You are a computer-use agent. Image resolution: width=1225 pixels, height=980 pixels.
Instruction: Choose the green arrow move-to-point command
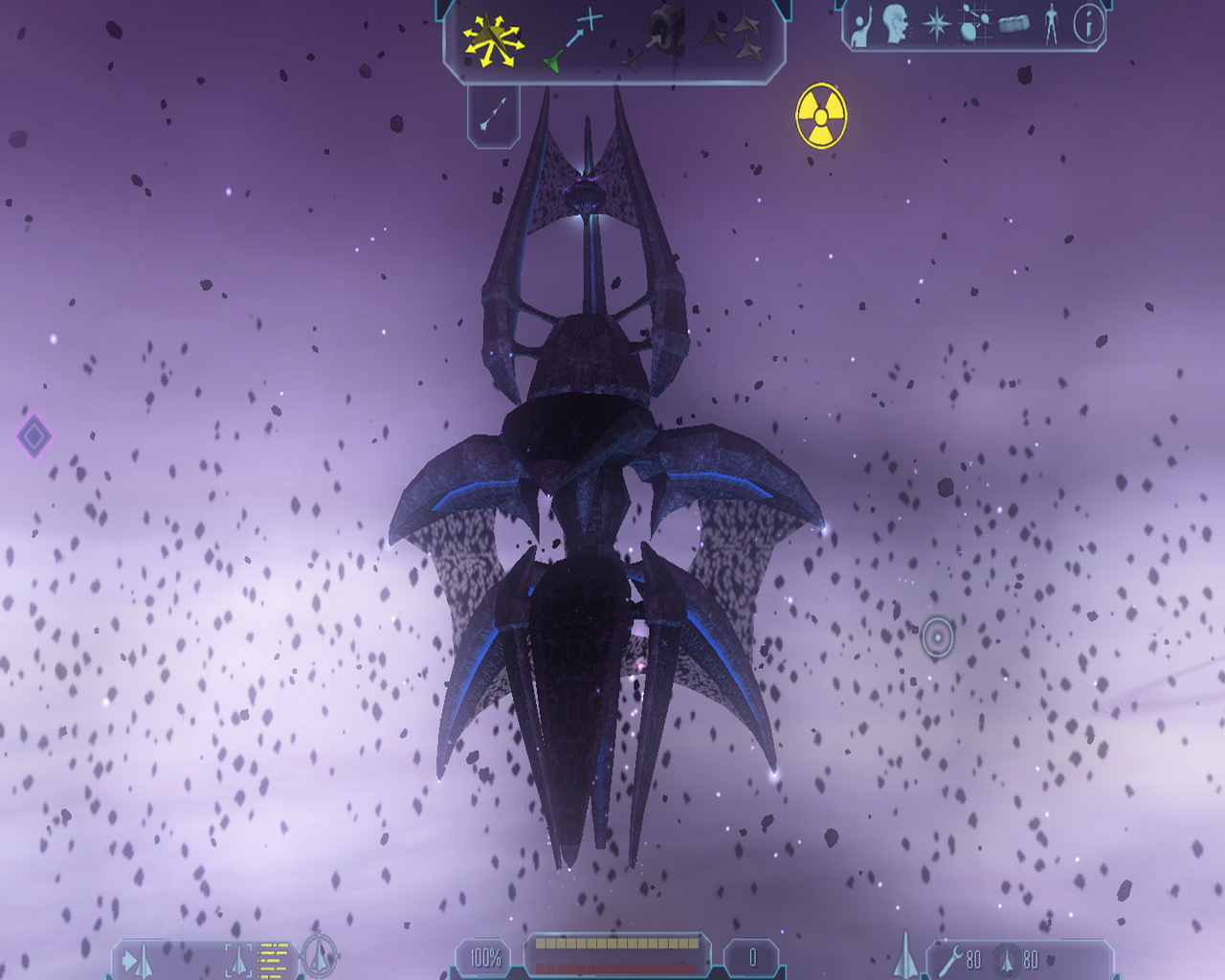tap(574, 40)
